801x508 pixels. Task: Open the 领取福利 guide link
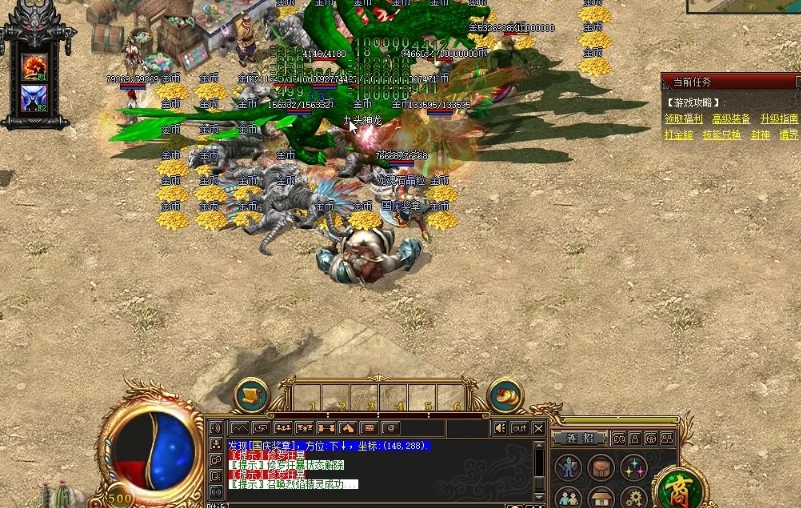[683, 119]
